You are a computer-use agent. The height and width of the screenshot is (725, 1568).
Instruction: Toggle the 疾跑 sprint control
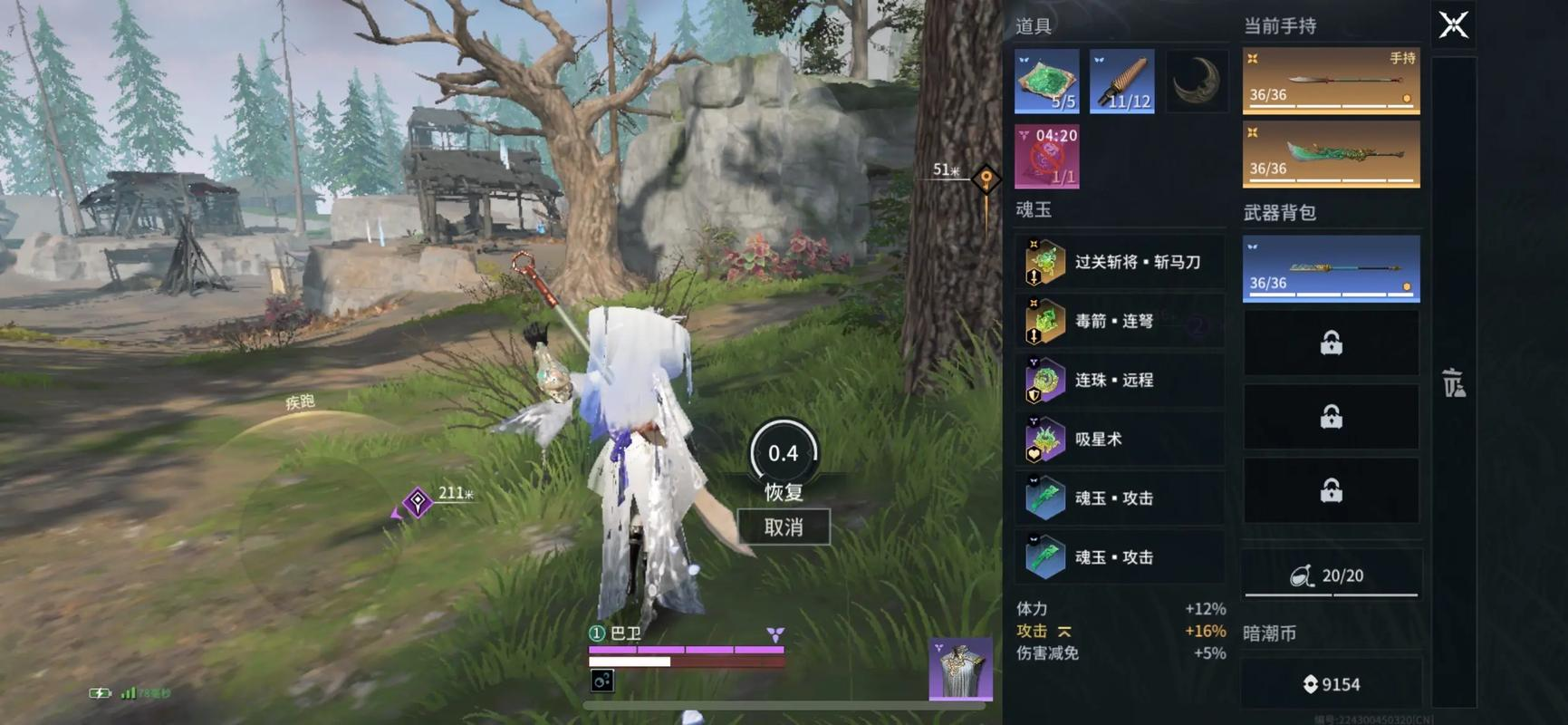click(300, 401)
